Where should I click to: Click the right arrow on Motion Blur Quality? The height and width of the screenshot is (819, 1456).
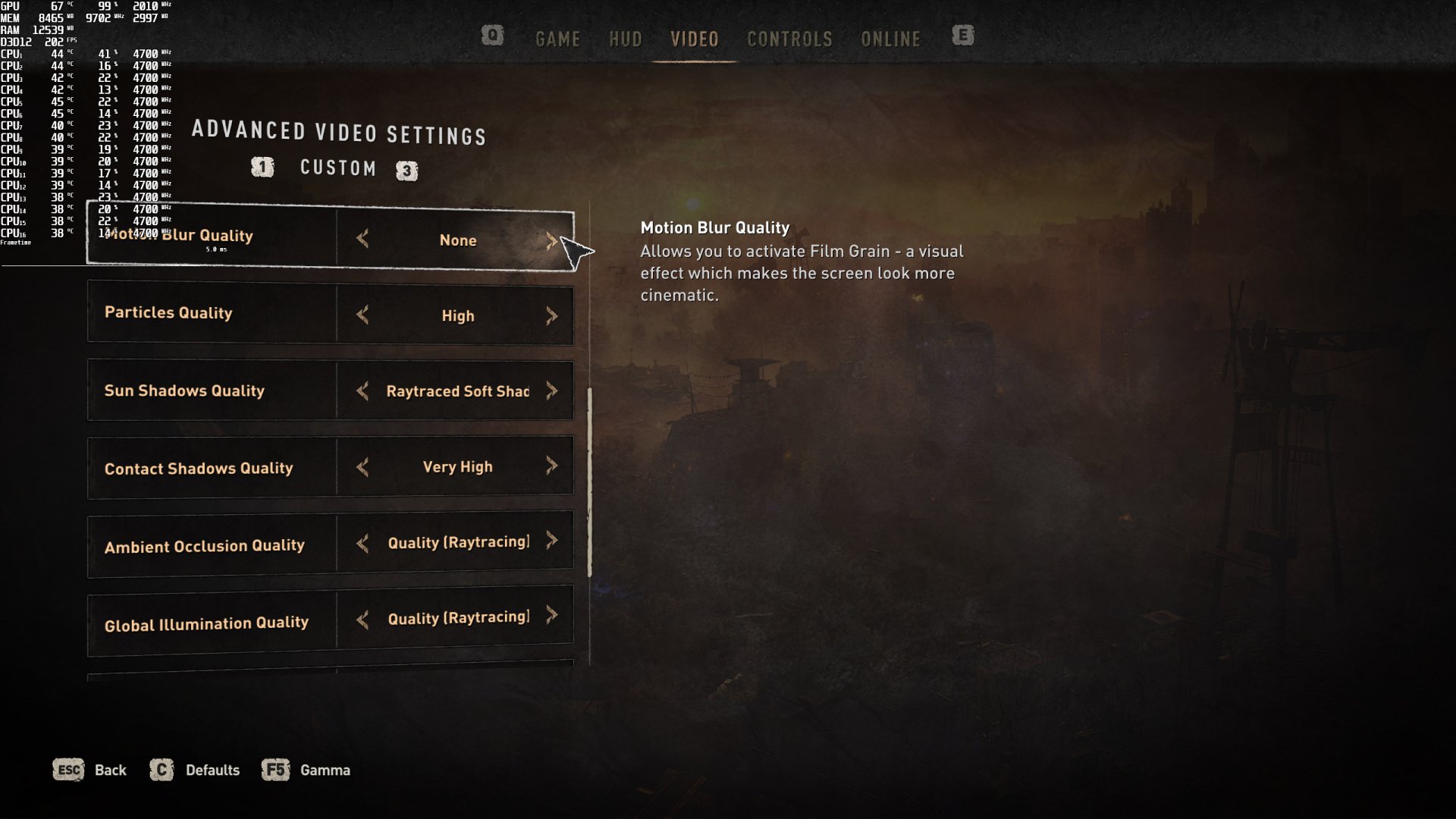click(x=553, y=240)
